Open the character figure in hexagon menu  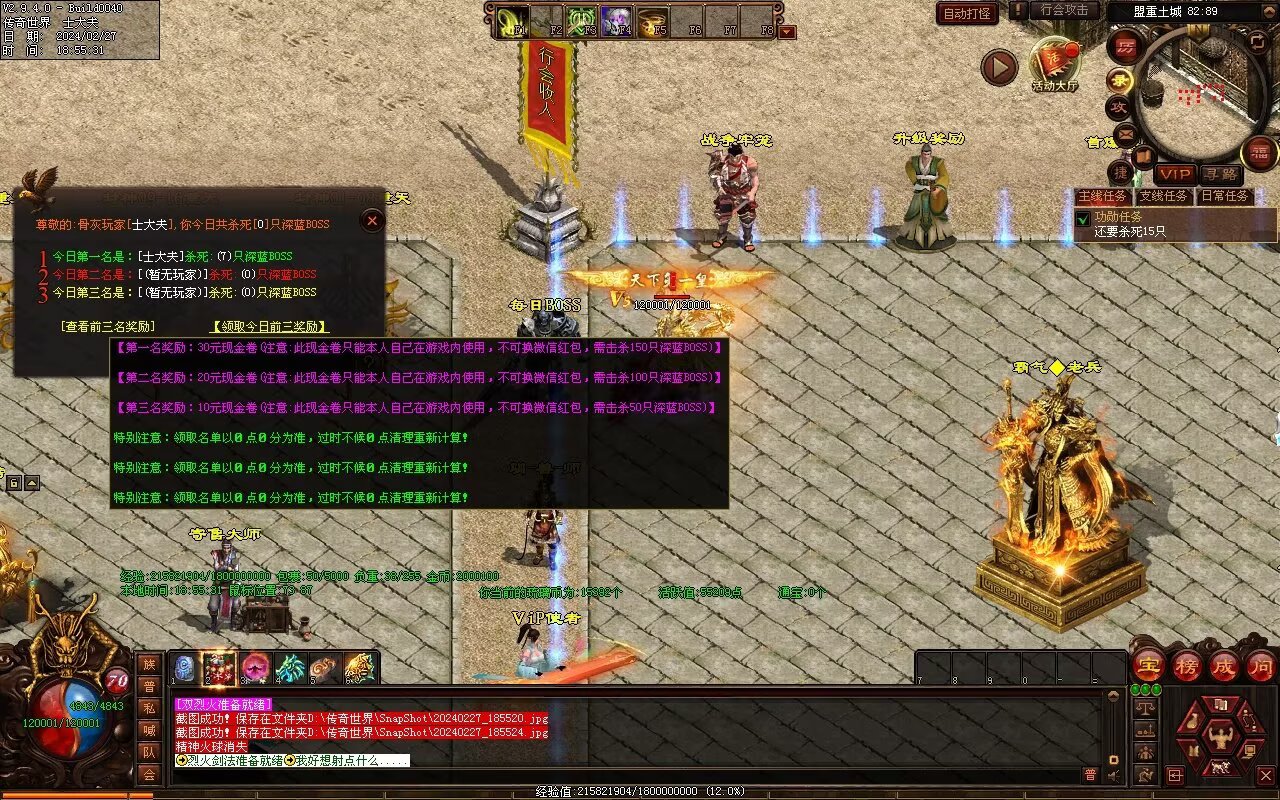(x=1220, y=738)
